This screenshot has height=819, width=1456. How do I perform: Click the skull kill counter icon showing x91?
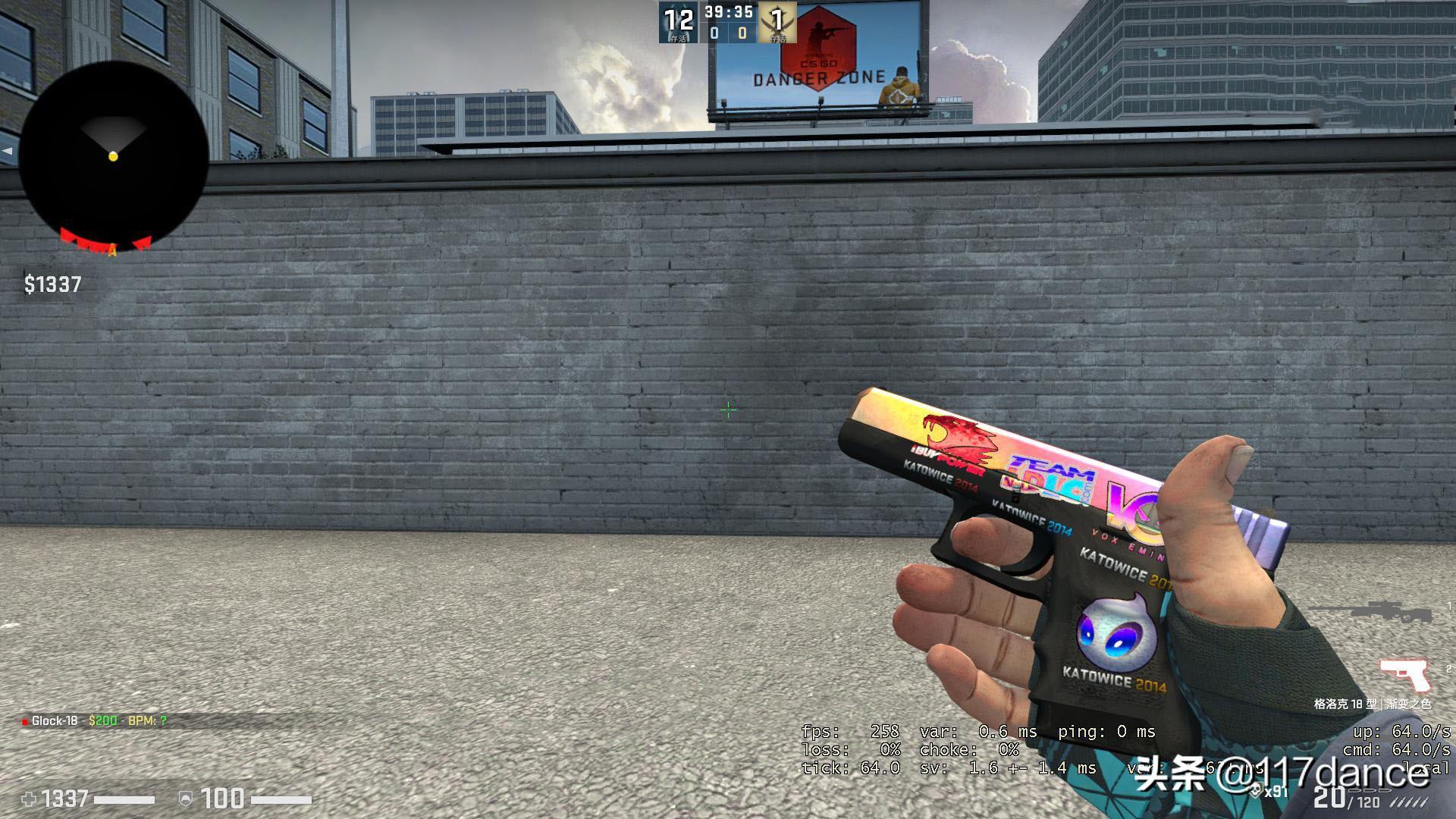1256,791
